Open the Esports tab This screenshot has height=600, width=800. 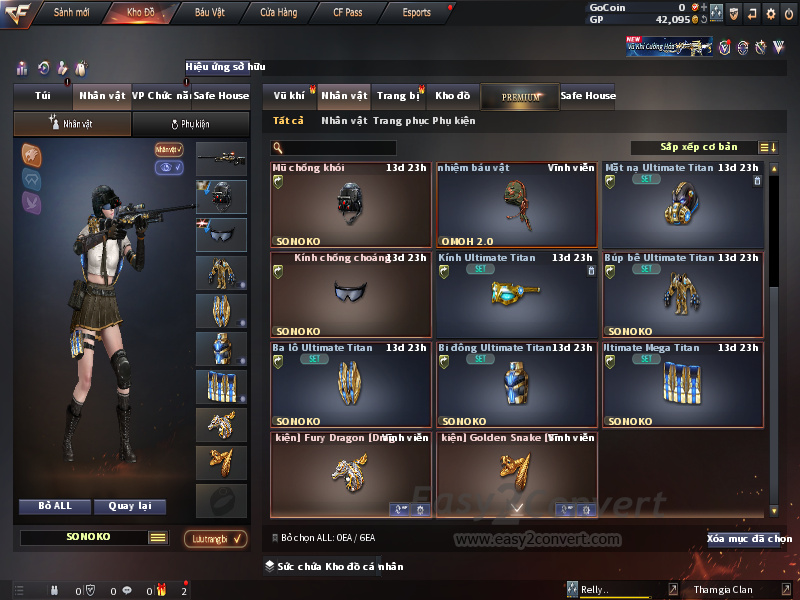coord(416,13)
